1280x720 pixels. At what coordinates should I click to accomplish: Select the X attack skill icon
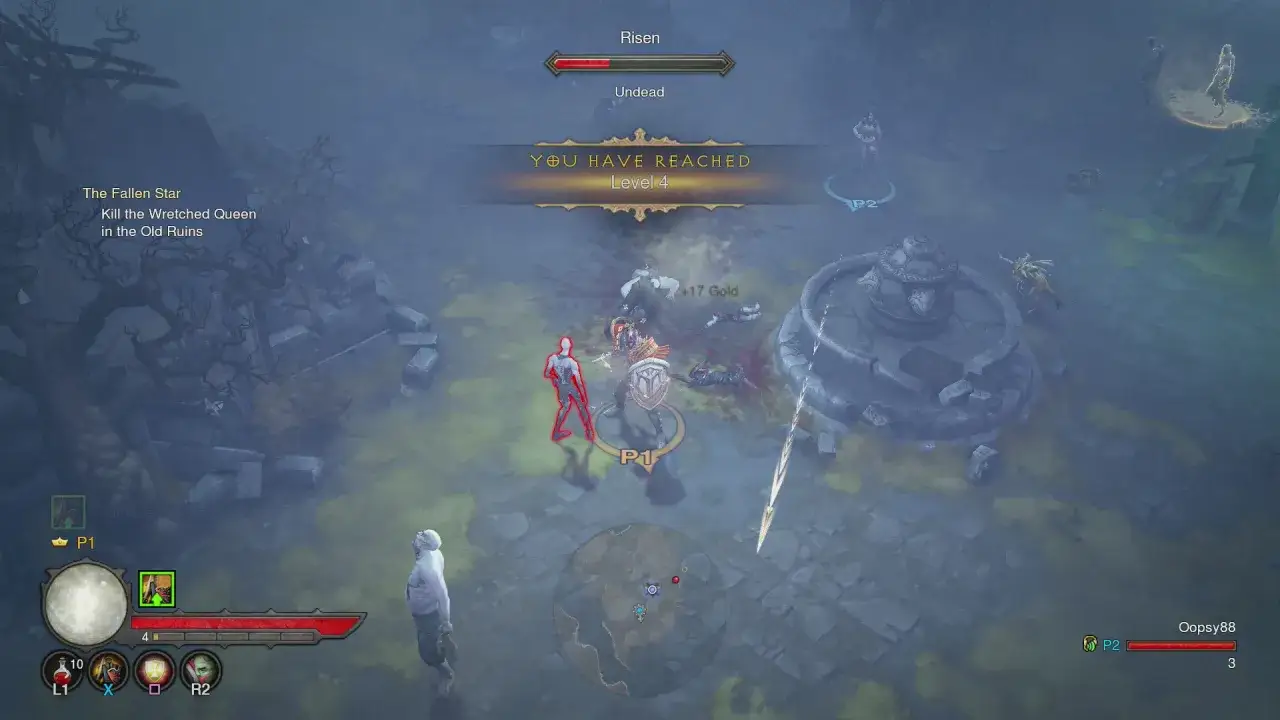(107, 668)
